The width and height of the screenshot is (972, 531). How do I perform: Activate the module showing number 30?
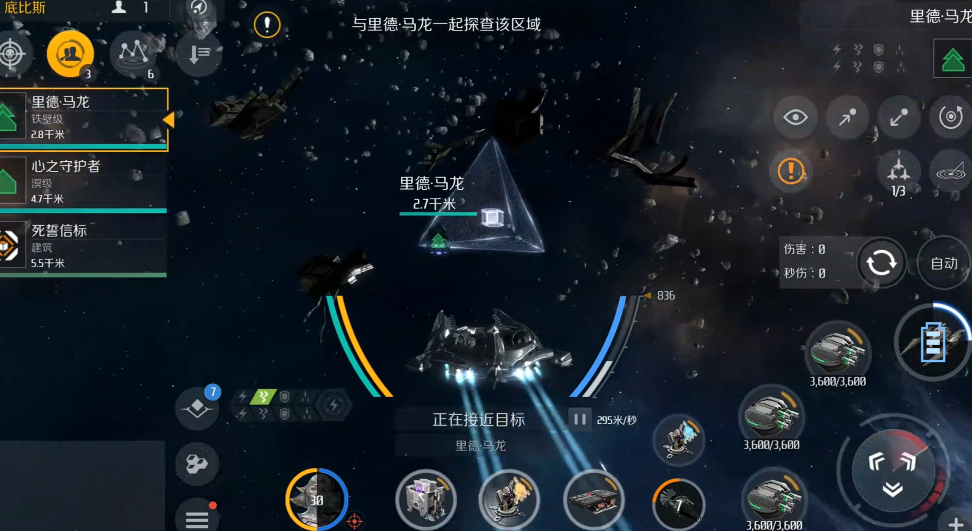[317, 499]
